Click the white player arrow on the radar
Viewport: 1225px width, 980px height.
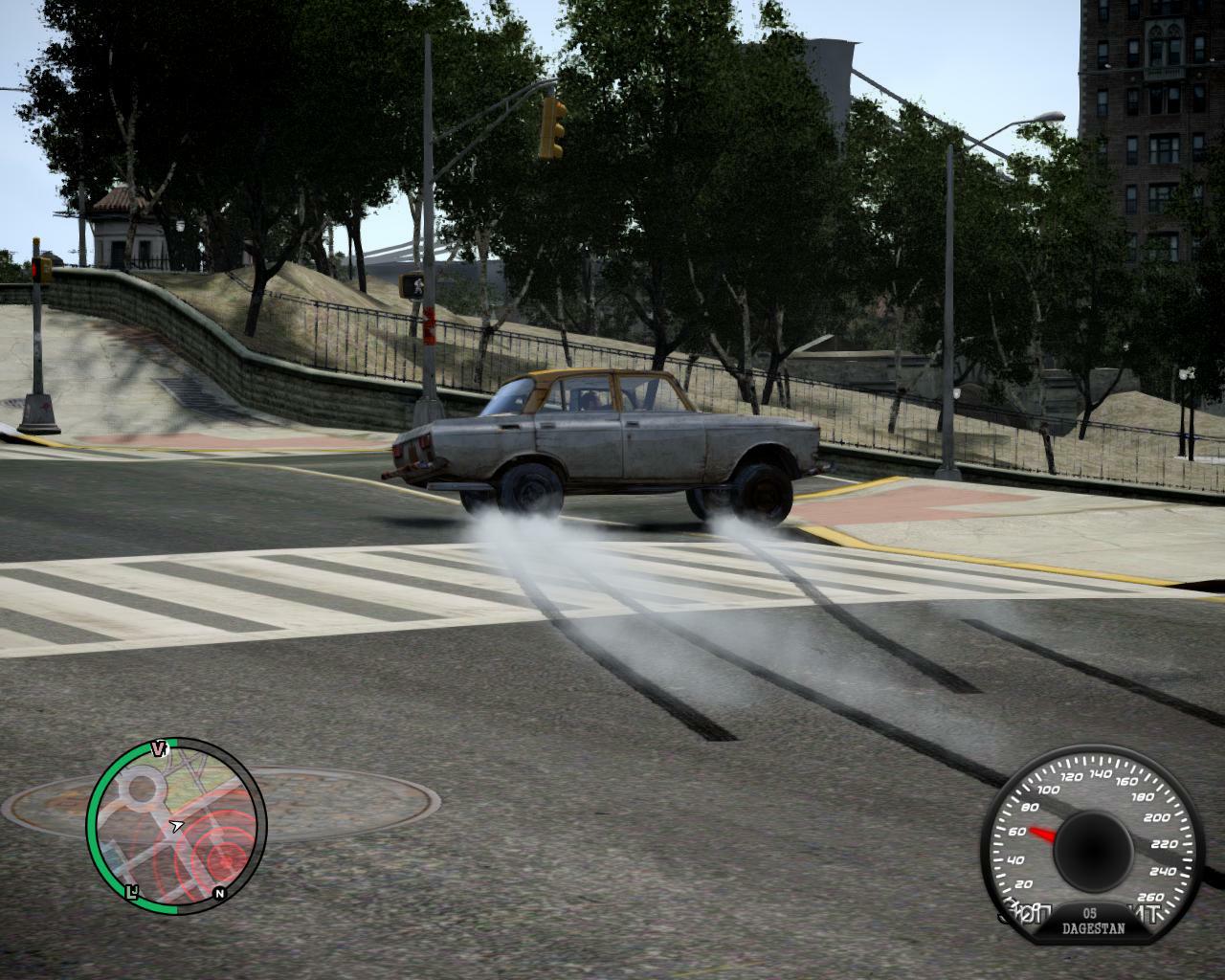(177, 825)
